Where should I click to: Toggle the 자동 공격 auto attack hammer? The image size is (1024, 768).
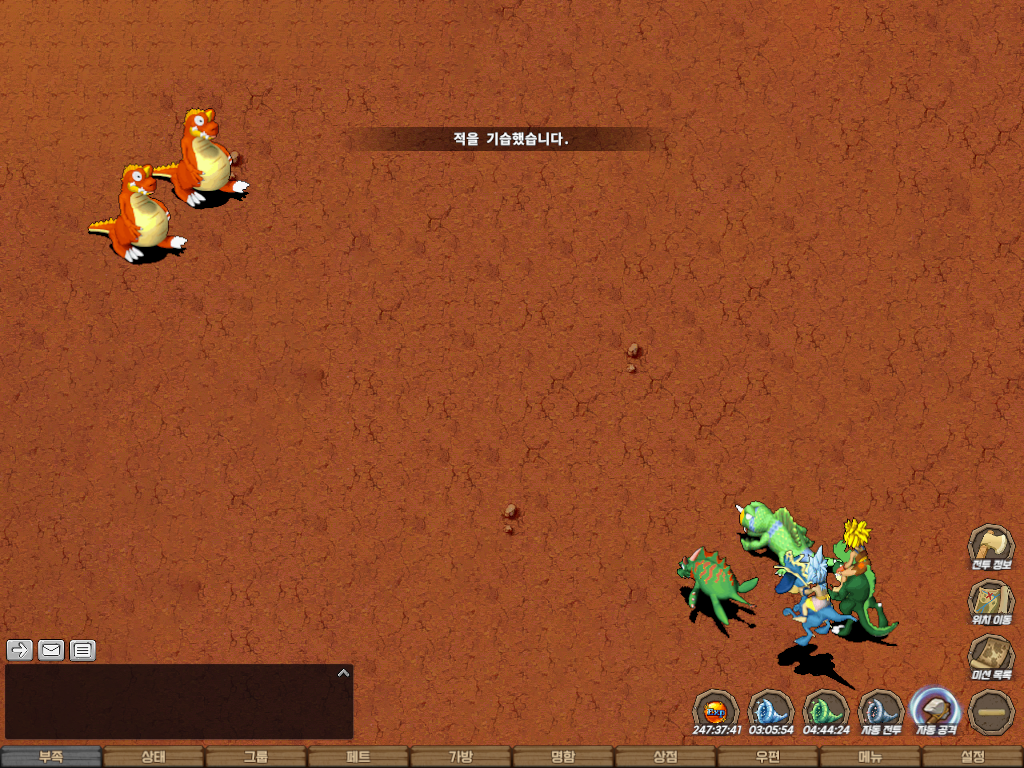936,710
